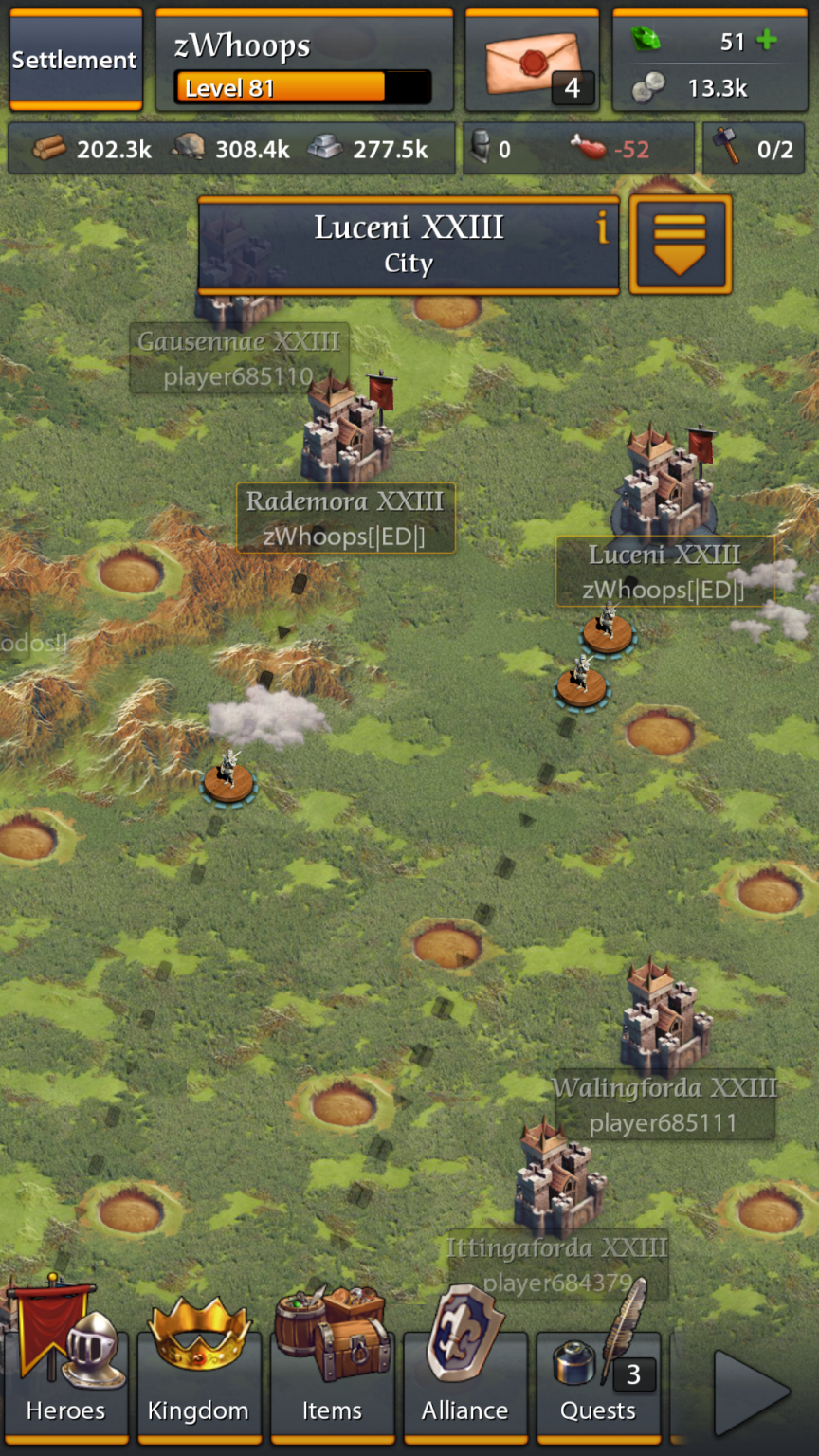This screenshot has height=1456, width=819.
Task: Select the Gausennae XXIII city label
Action: (239, 358)
